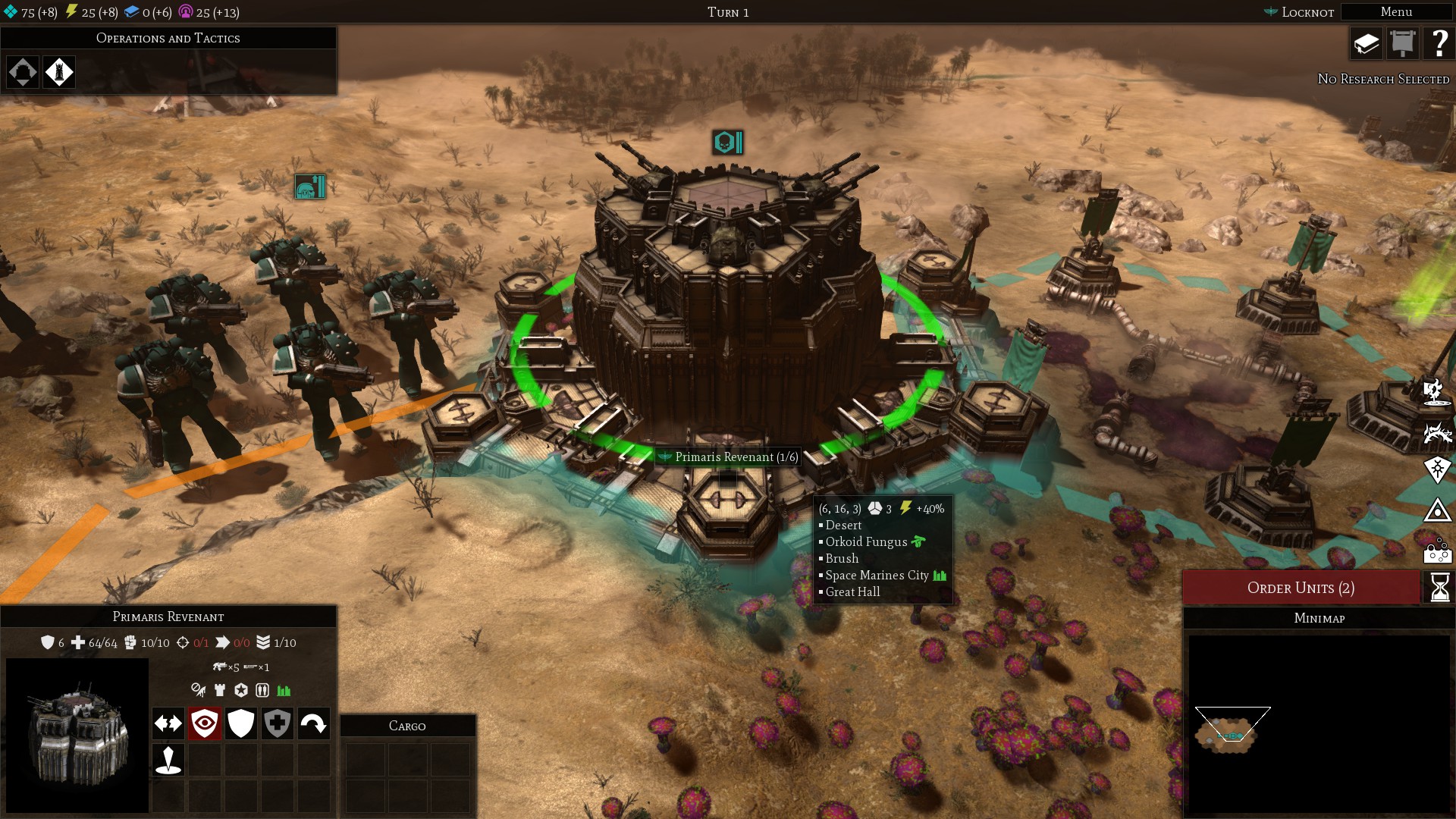Activate the shield with cross heal ability
The image size is (1456, 819).
278,723
